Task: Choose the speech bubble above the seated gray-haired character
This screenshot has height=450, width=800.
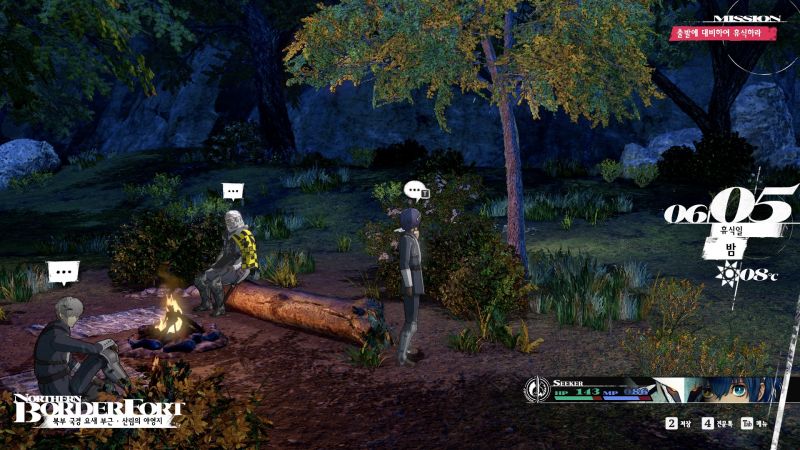Action: [x=63, y=270]
